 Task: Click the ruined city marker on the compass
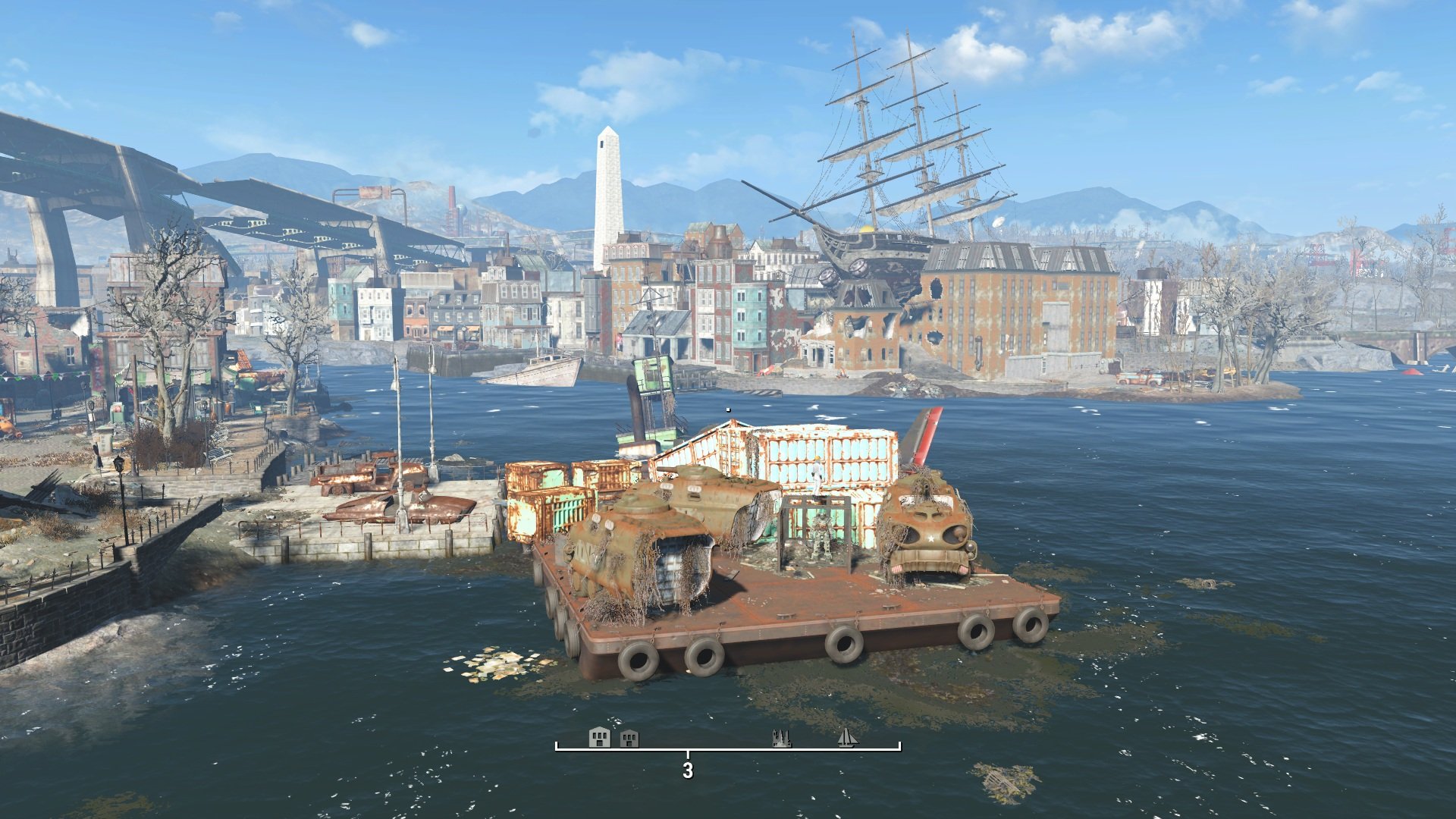(x=781, y=738)
